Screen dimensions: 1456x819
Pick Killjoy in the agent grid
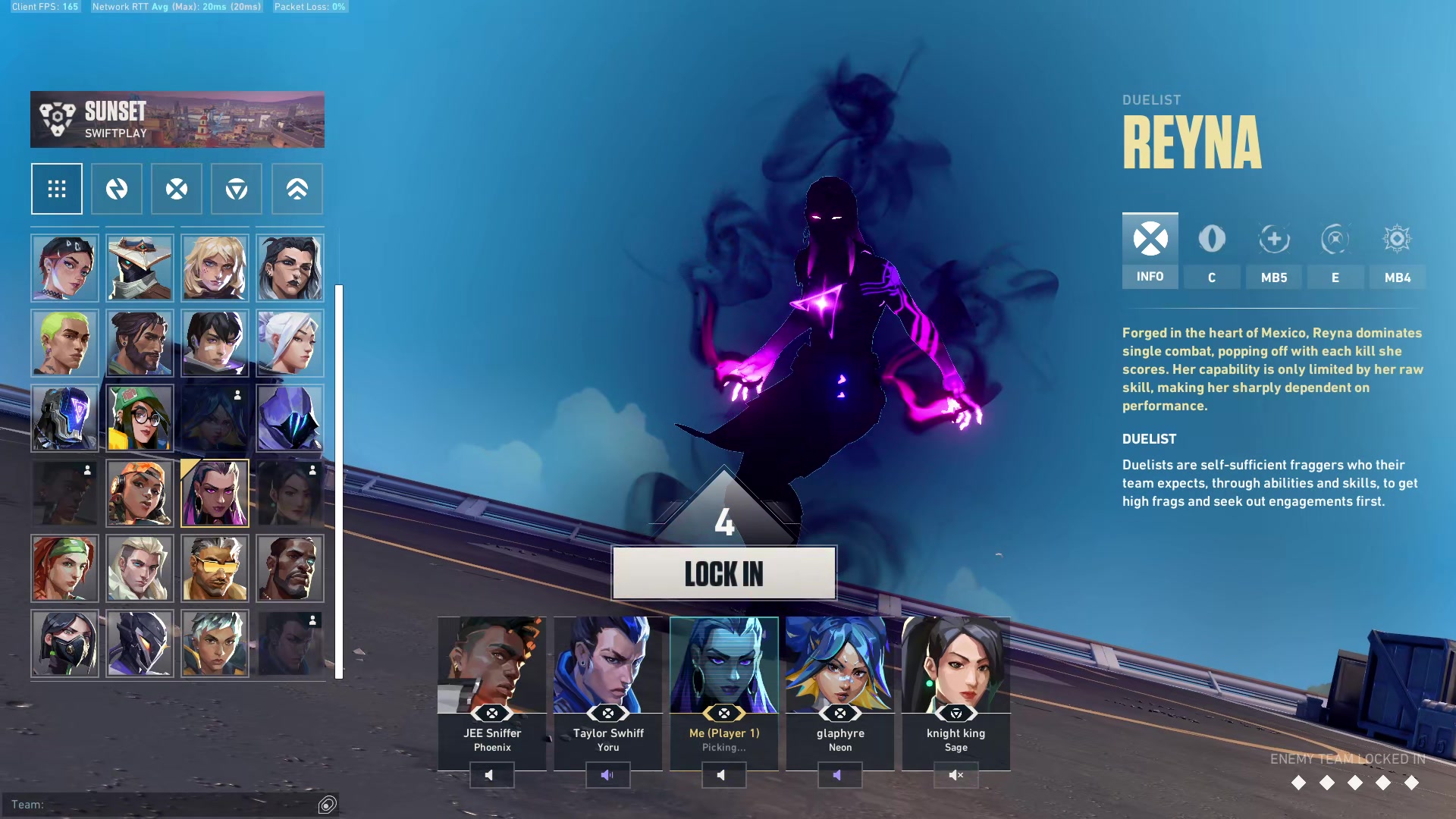click(140, 419)
